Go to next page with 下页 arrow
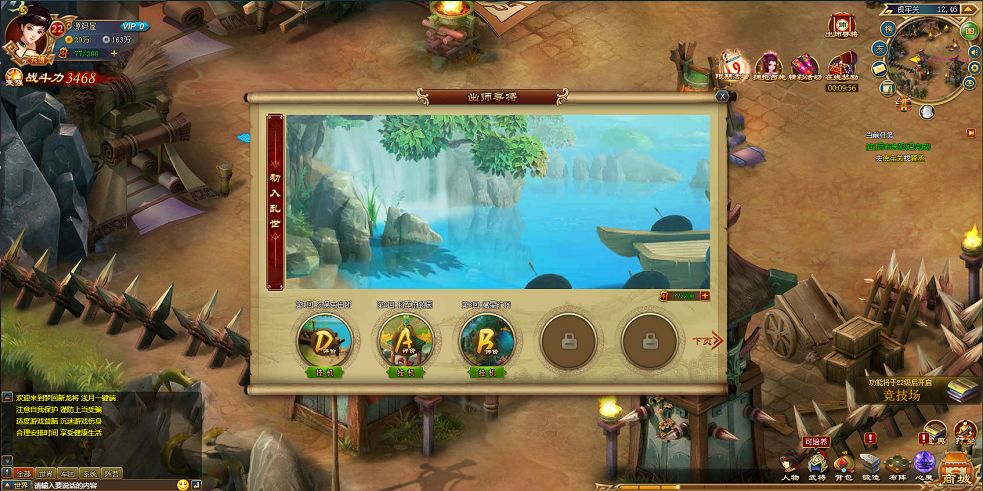Screen dimensions: 983x491 click(x=706, y=340)
